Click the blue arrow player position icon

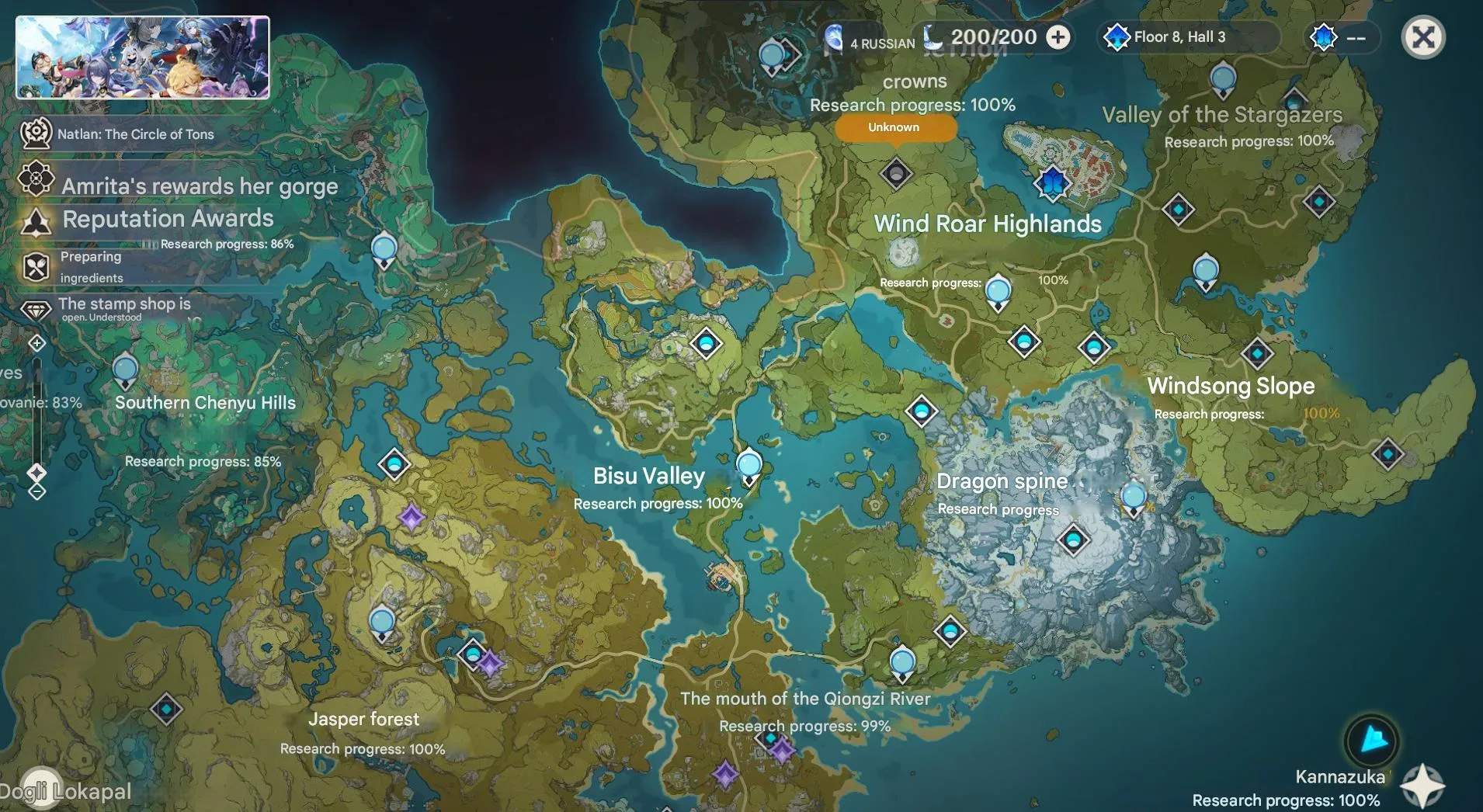click(1372, 740)
